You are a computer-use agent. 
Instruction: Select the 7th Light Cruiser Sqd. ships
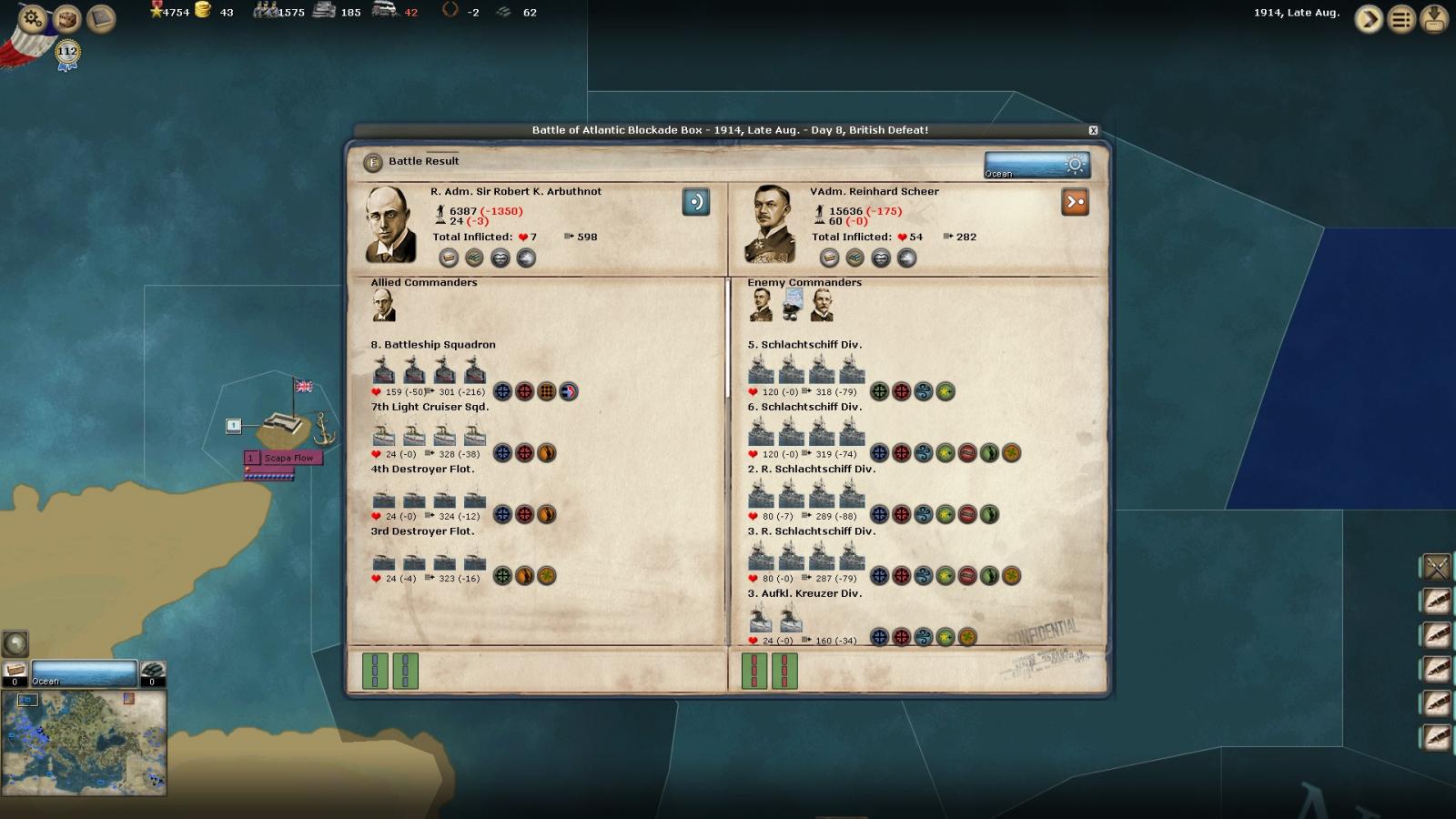(x=429, y=433)
